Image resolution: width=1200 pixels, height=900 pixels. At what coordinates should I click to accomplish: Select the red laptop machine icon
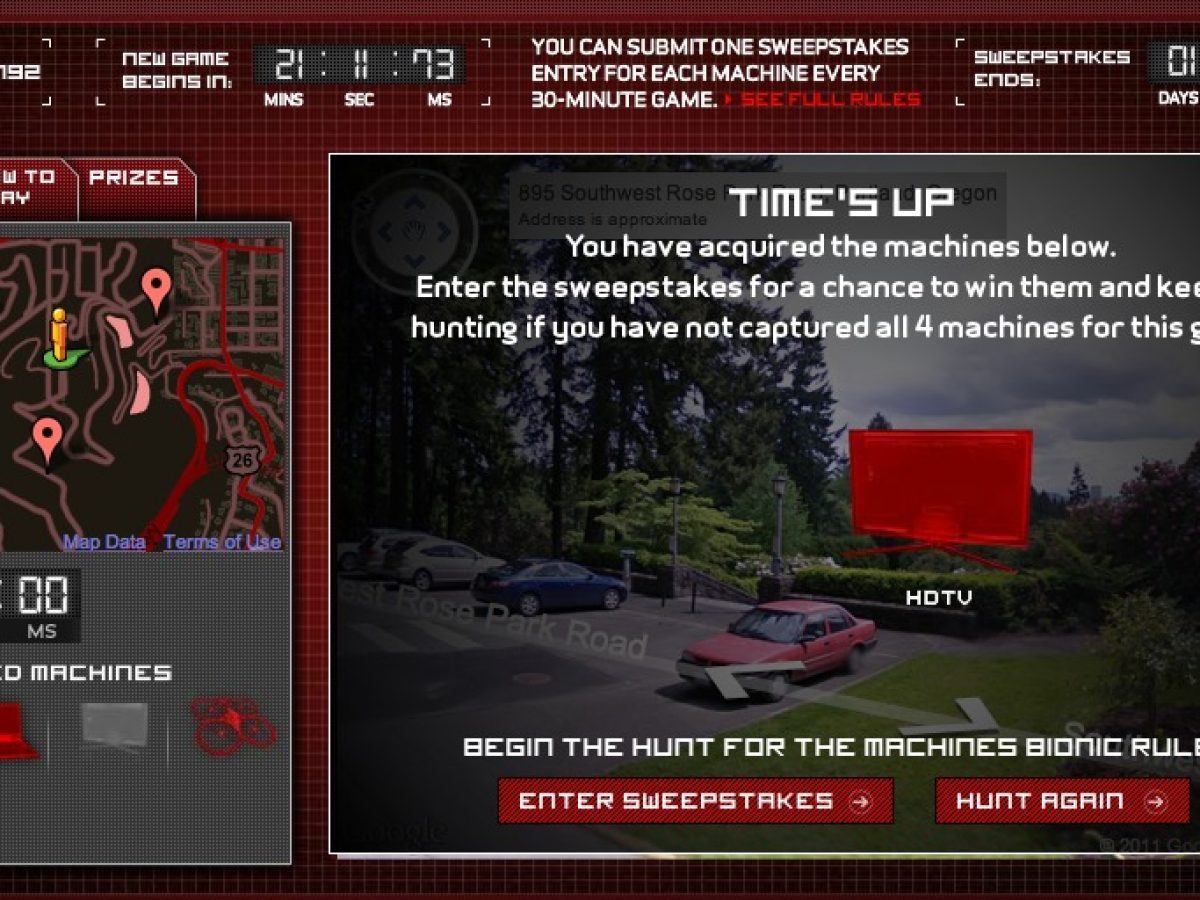[x=15, y=730]
